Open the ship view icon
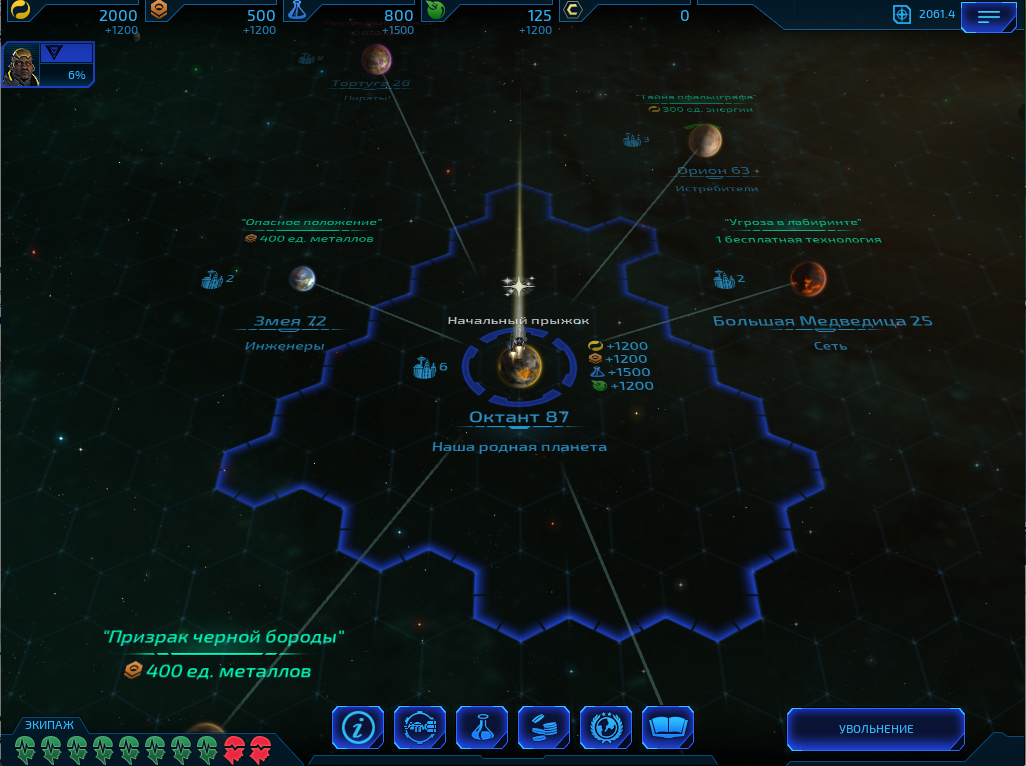This screenshot has width=1026, height=766. pyautogui.click(x=420, y=727)
